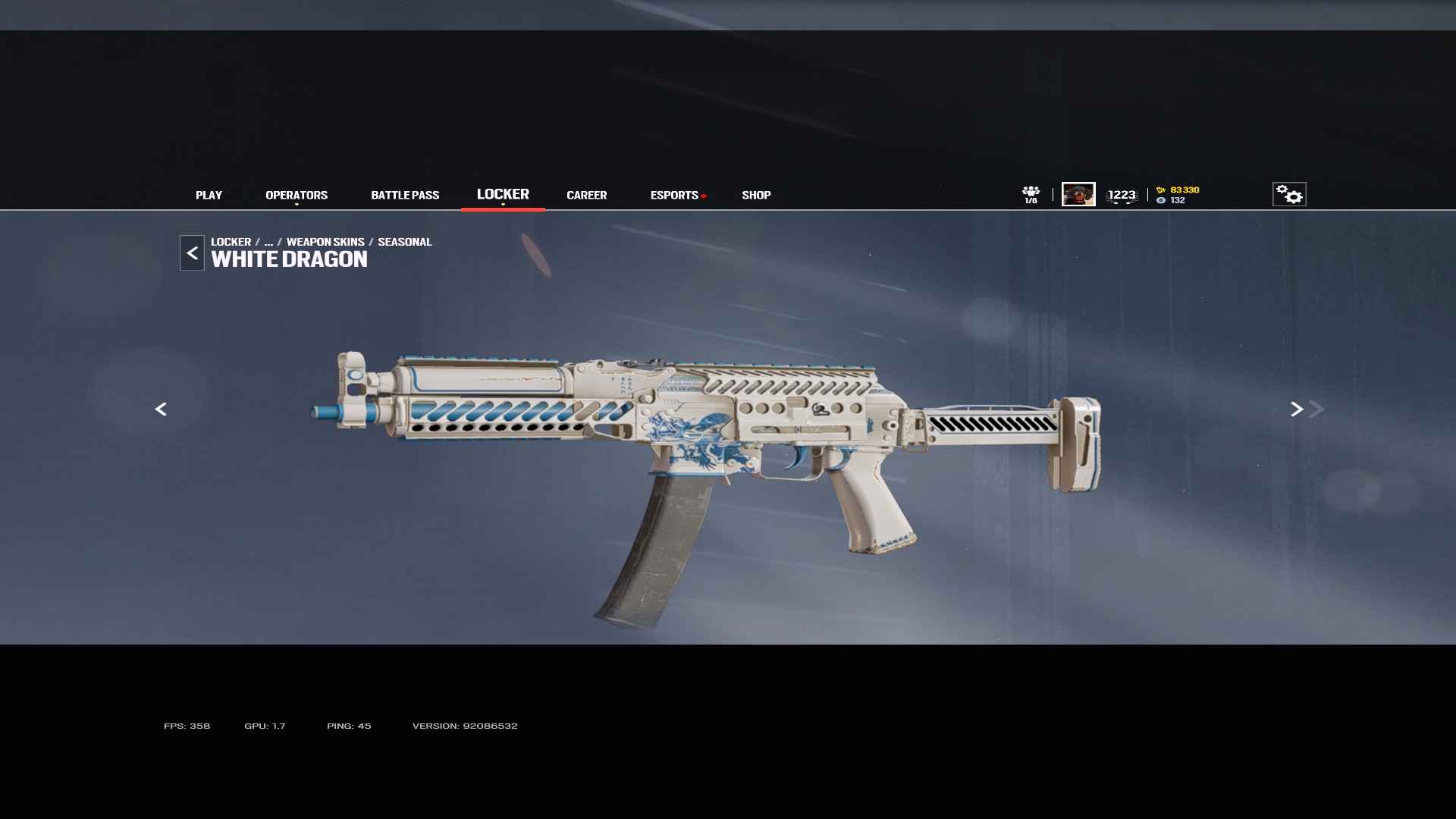The height and width of the screenshot is (819, 1456).
Task: Navigate to Locker breadcrumb link
Action: point(231,242)
